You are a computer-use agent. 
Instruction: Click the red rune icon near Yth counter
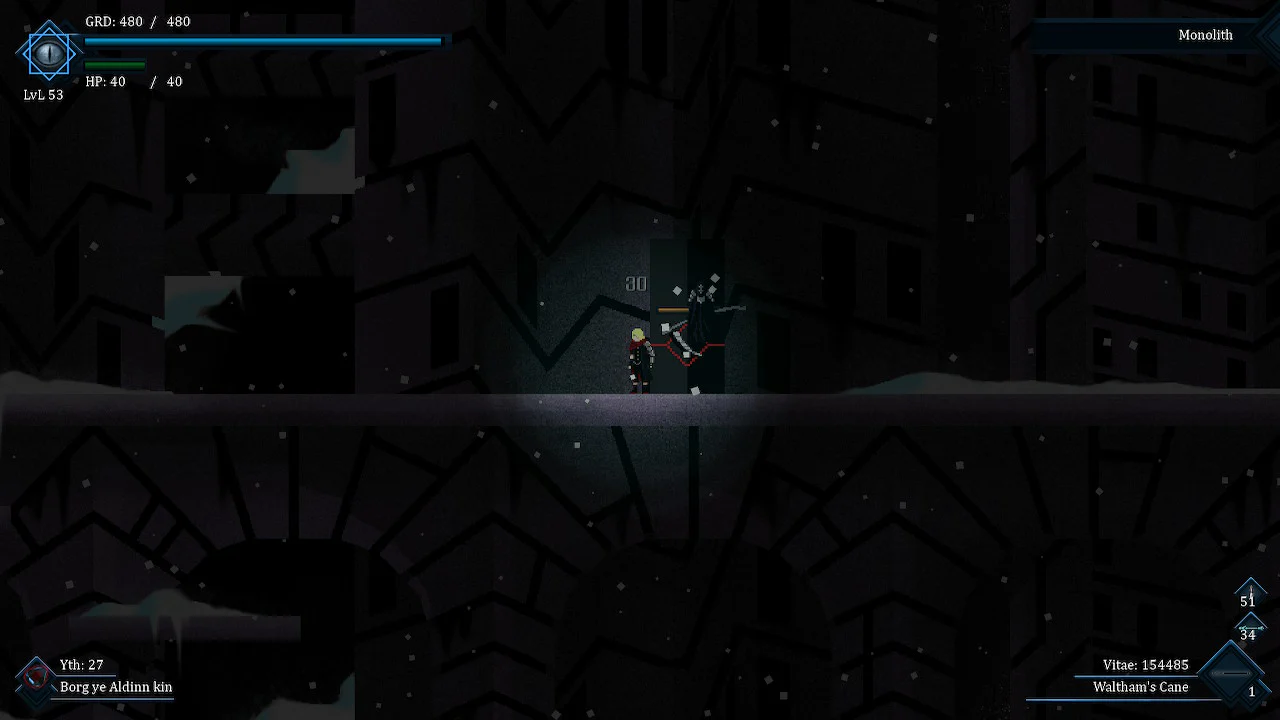[x=37, y=677]
